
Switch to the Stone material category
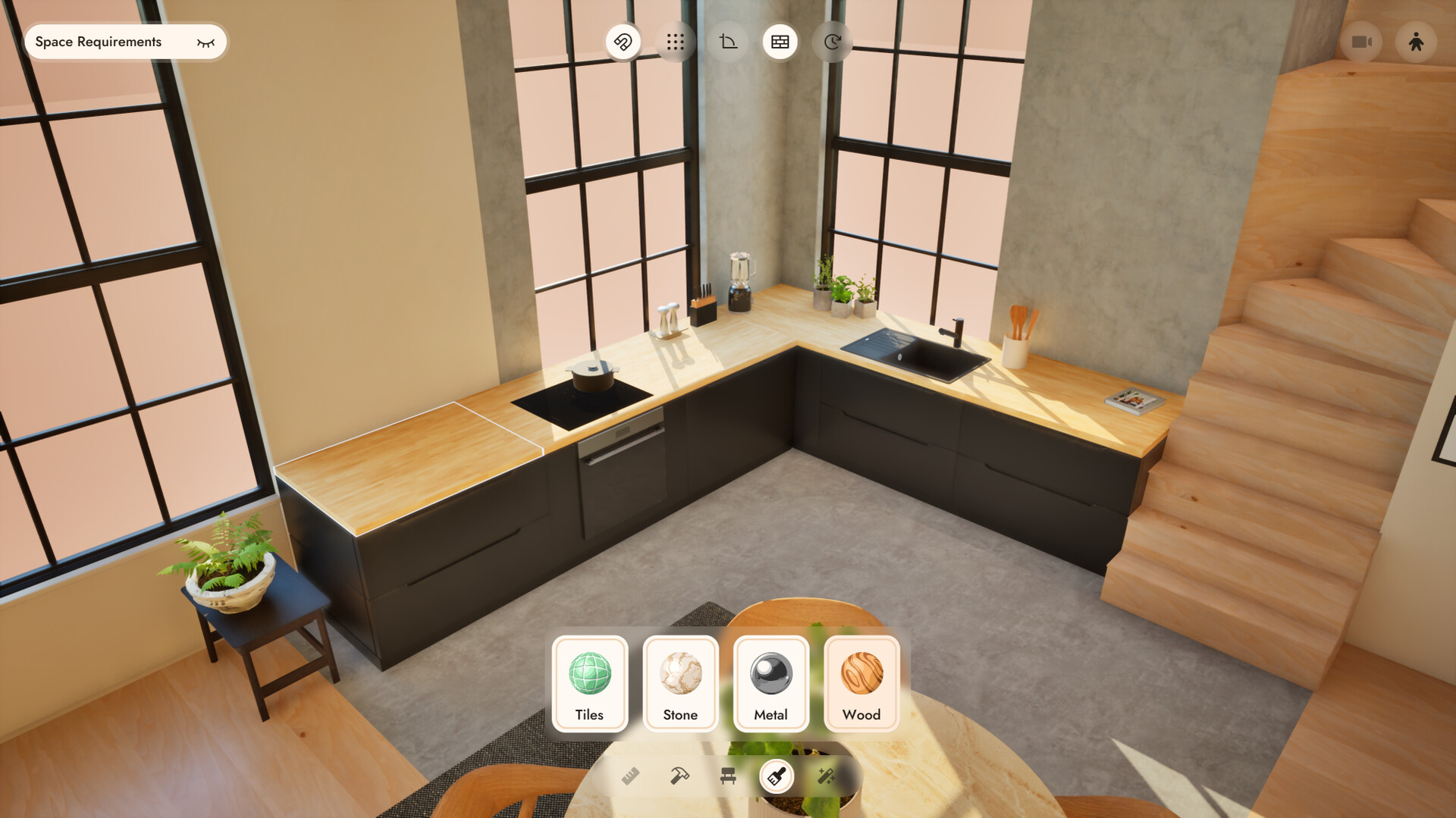pyautogui.click(x=680, y=684)
